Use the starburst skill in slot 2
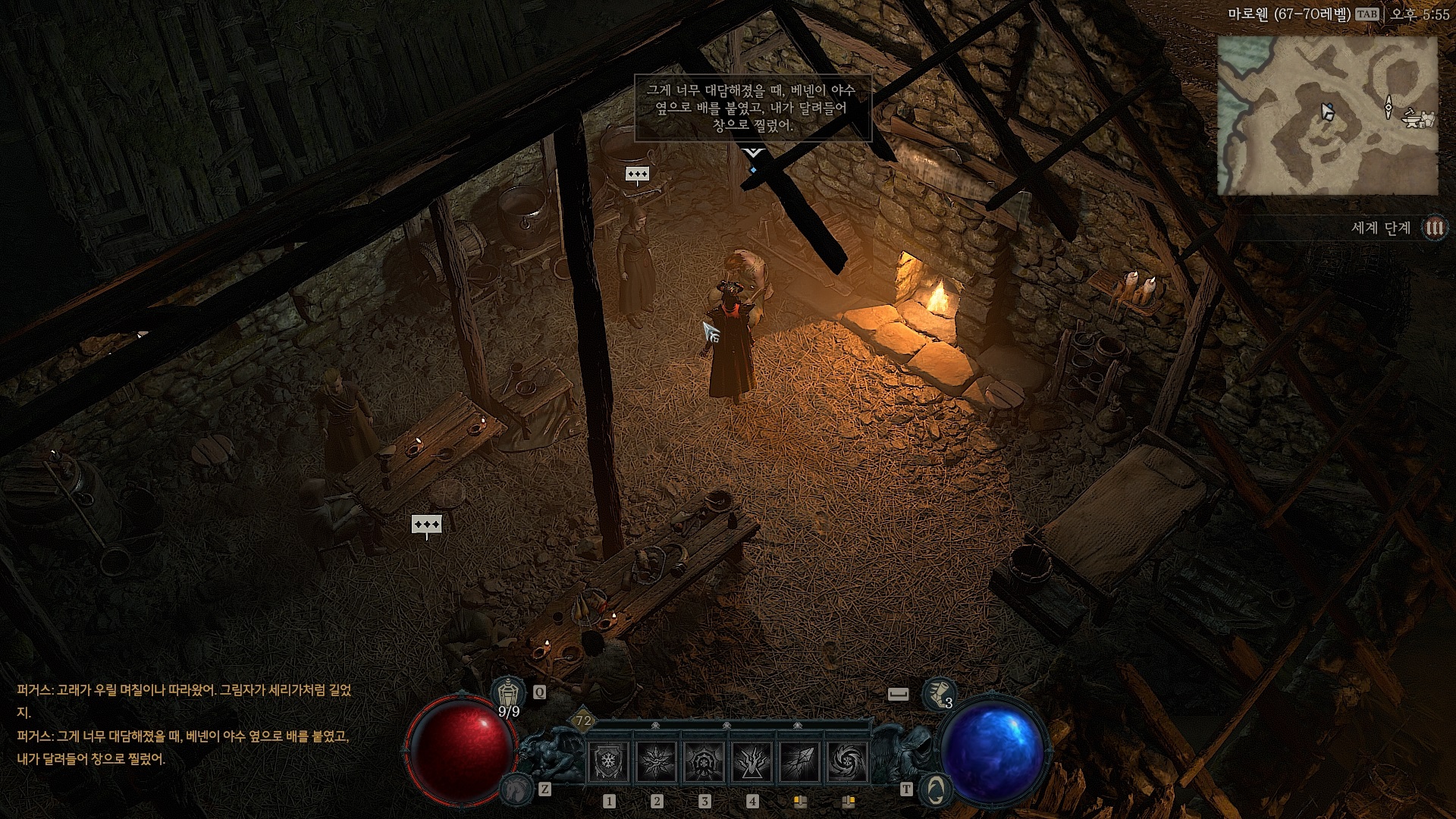1456x819 pixels. tap(656, 762)
